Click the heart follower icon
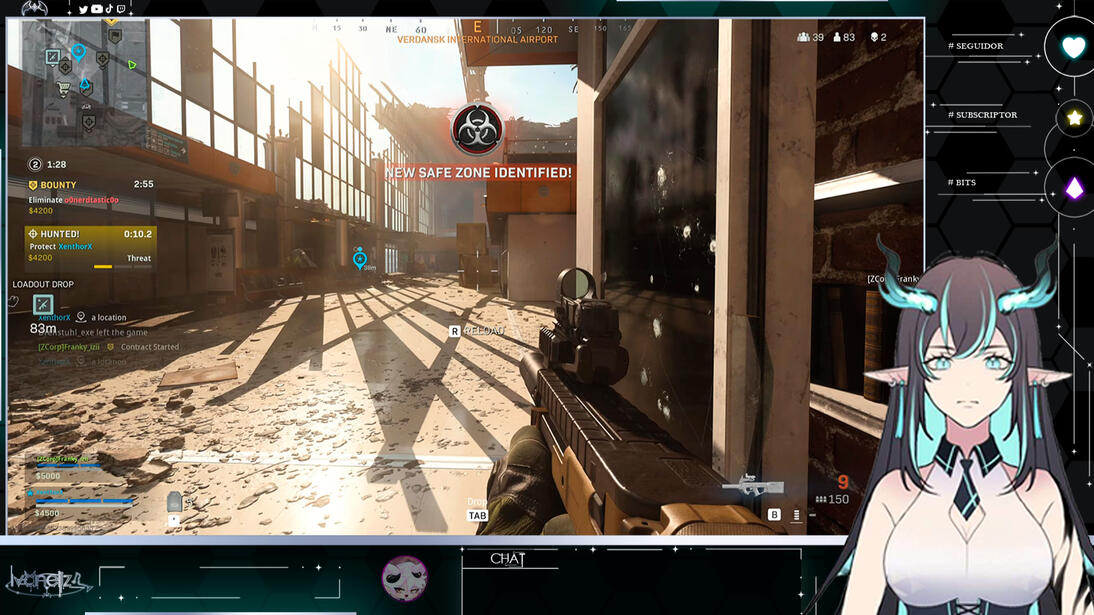1094x615 pixels. pyautogui.click(x=1072, y=47)
